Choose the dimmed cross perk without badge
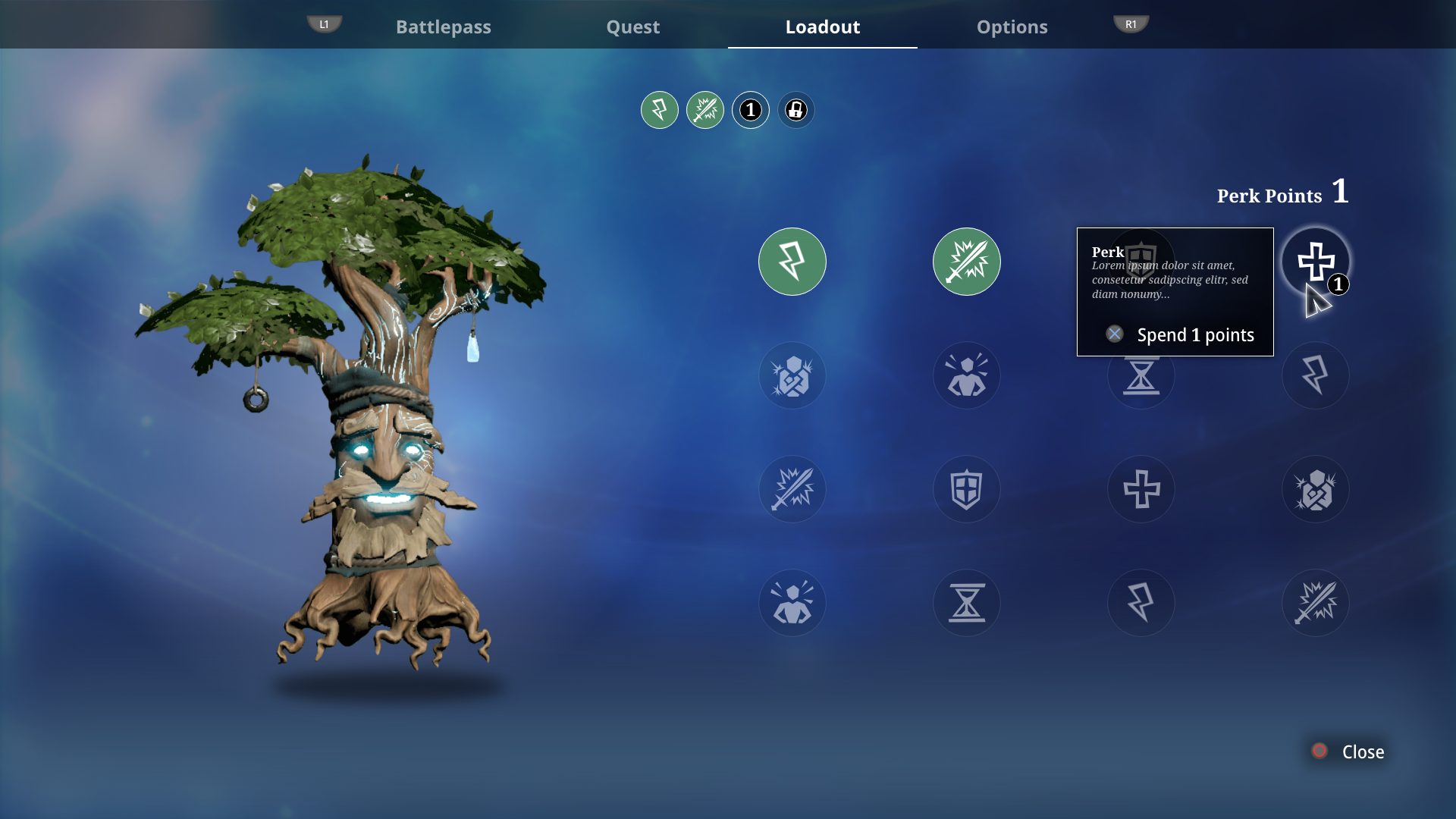Image resolution: width=1456 pixels, height=819 pixels. pos(1141,489)
